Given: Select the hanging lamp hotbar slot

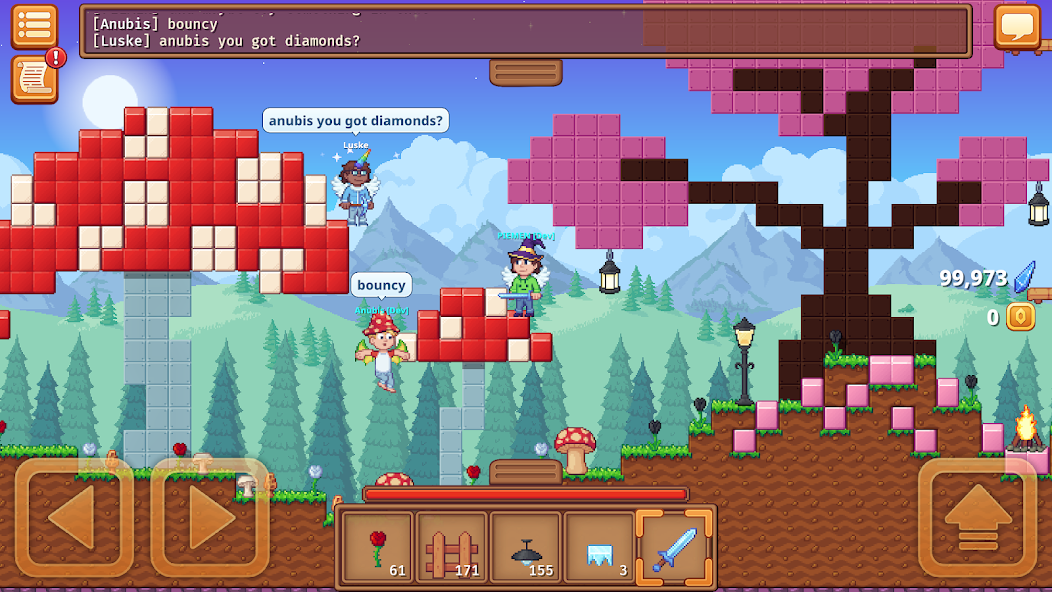Looking at the screenshot, I should tap(526, 547).
